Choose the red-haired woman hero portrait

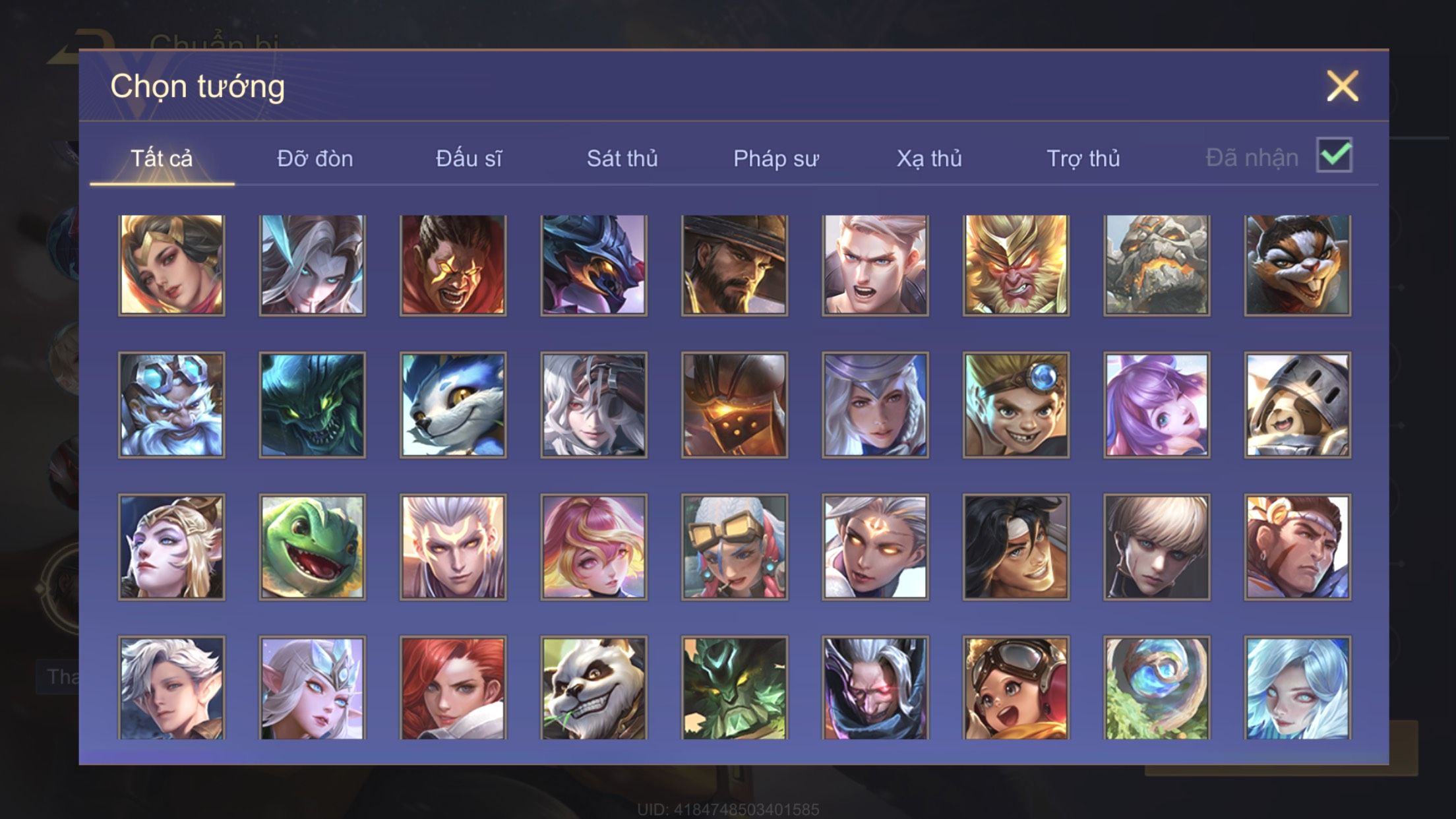(453, 688)
